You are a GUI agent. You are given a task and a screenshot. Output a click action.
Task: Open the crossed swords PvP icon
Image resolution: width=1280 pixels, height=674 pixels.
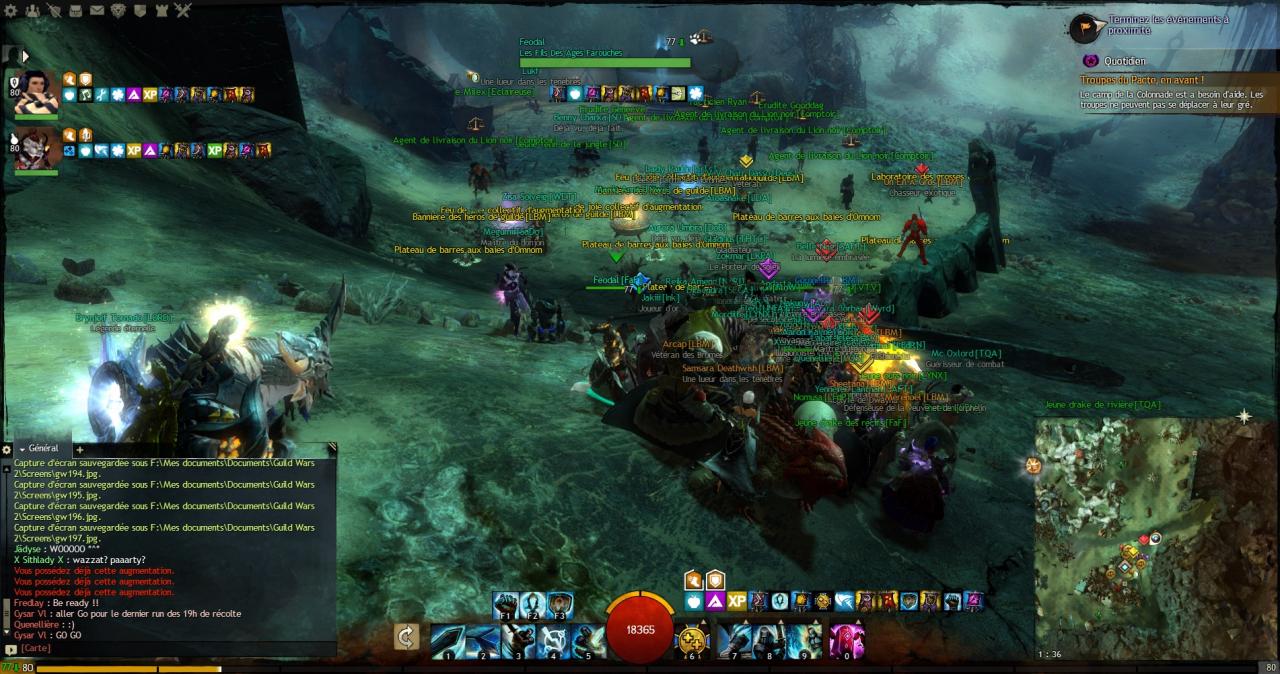click(182, 11)
